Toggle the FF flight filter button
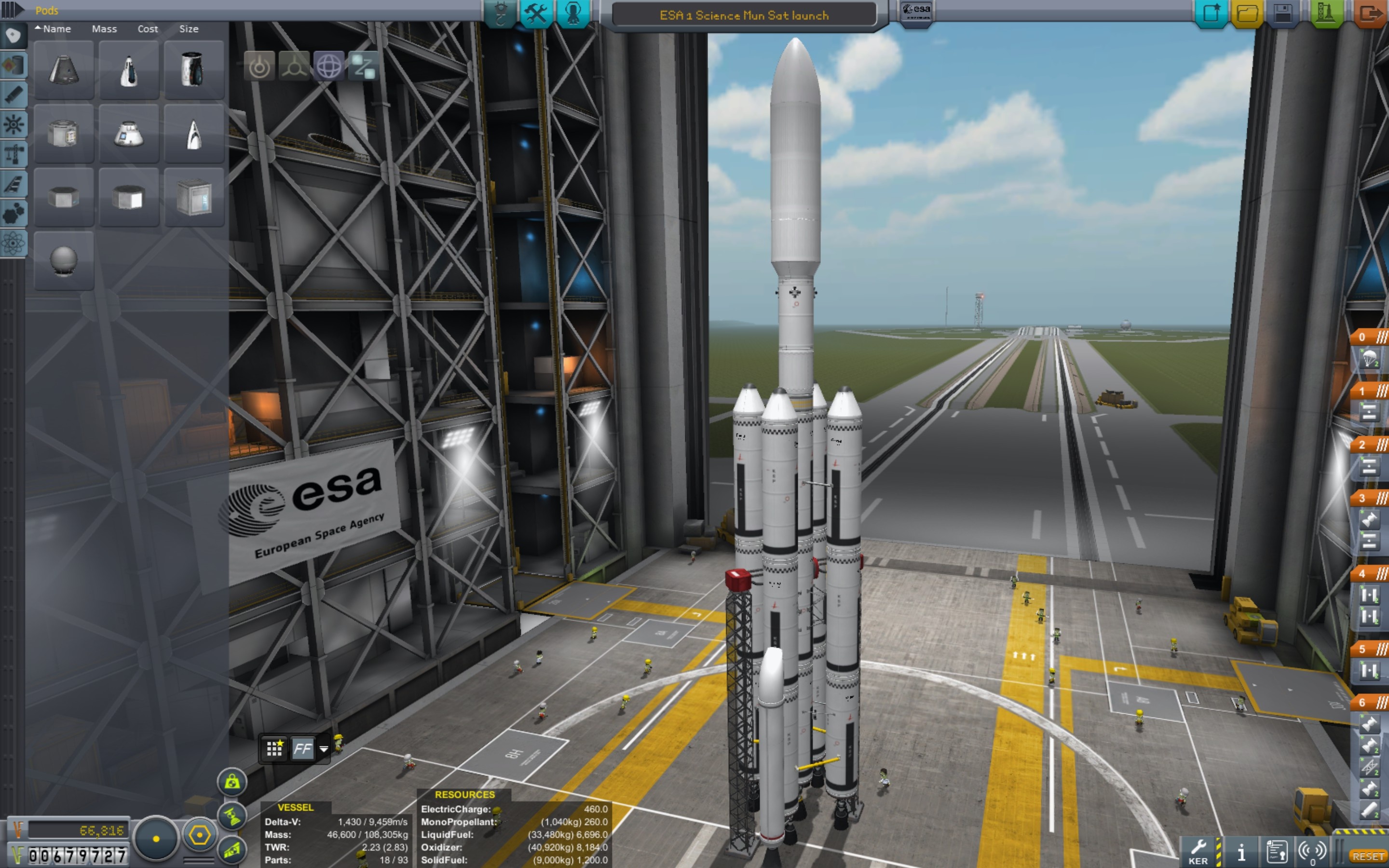1389x868 pixels. tap(302, 748)
